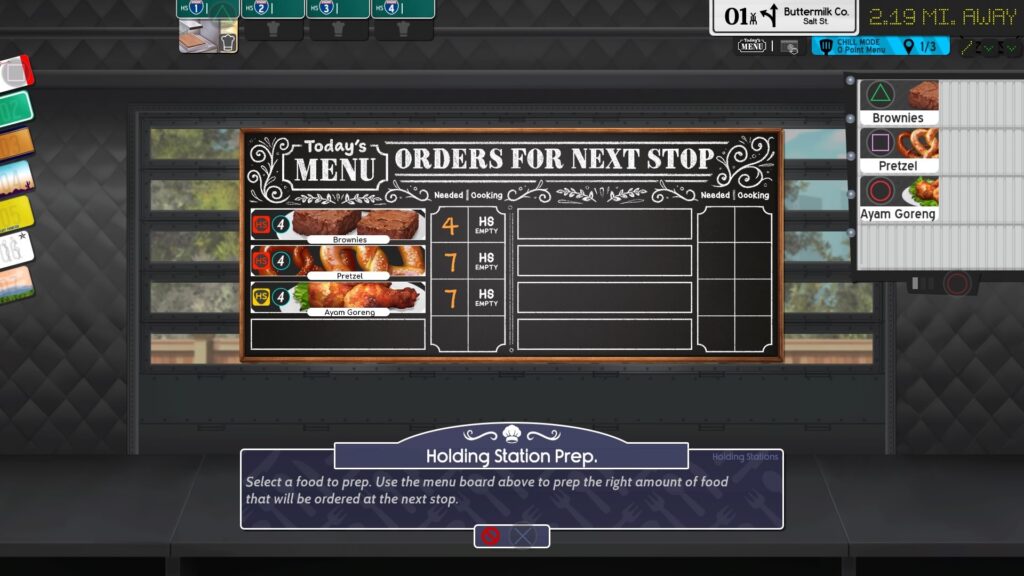Click the Brownies row on the menu board

click(x=338, y=225)
